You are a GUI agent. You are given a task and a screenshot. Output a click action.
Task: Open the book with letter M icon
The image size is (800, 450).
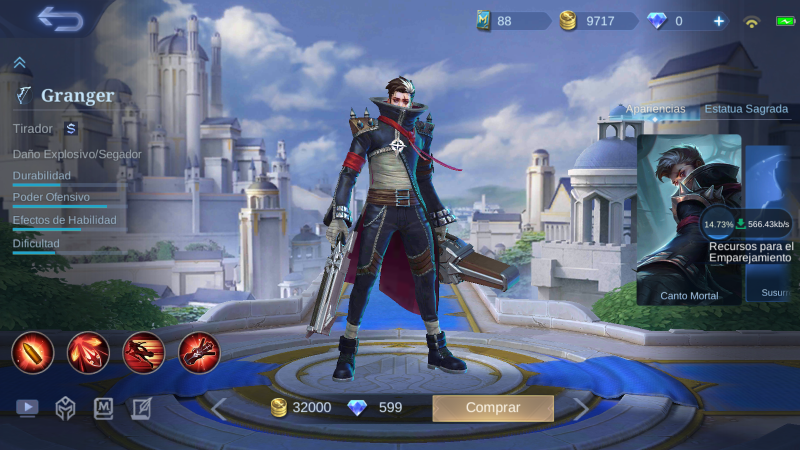103,408
